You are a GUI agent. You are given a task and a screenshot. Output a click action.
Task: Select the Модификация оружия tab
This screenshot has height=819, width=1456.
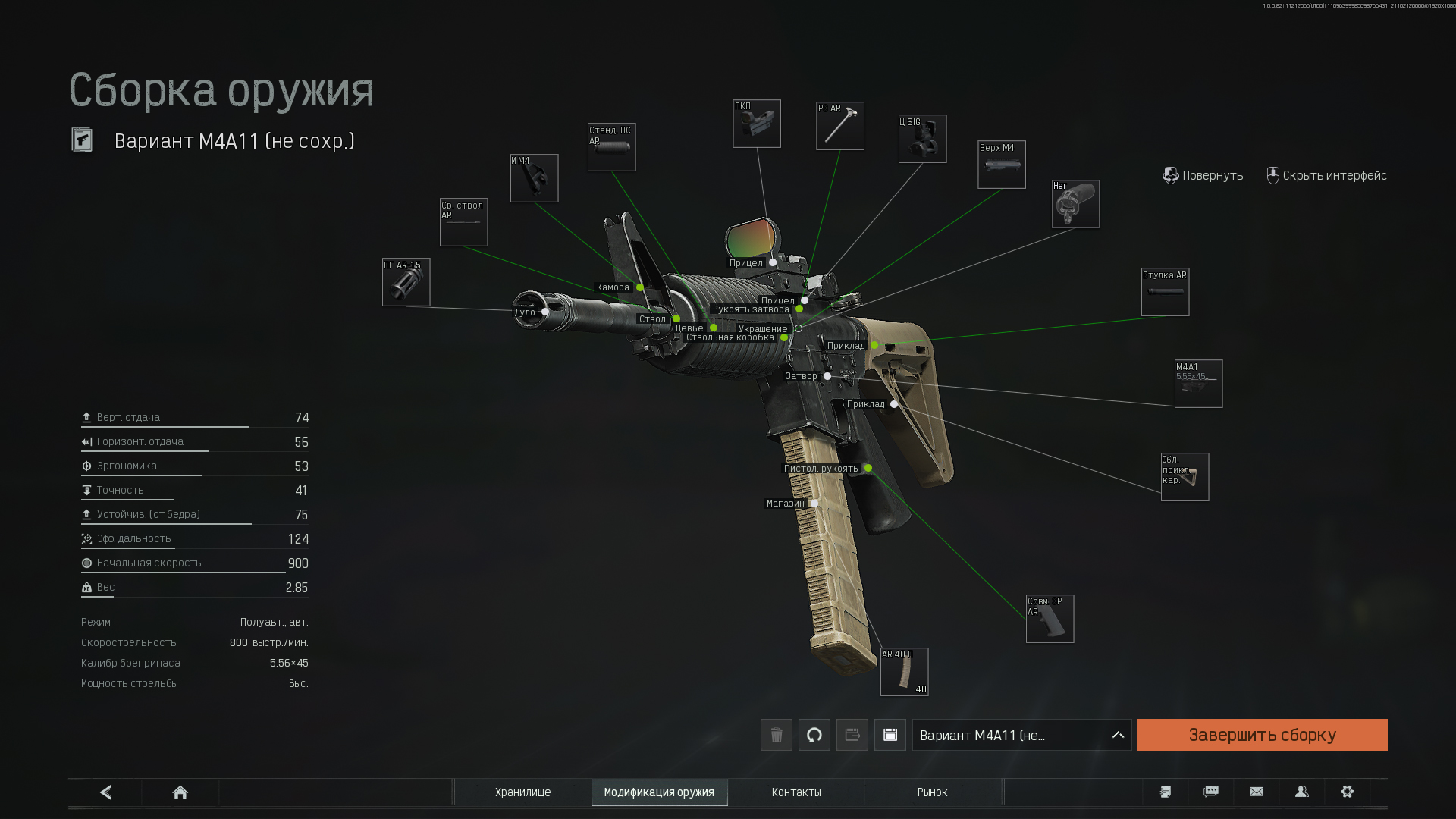coord(659,792)
